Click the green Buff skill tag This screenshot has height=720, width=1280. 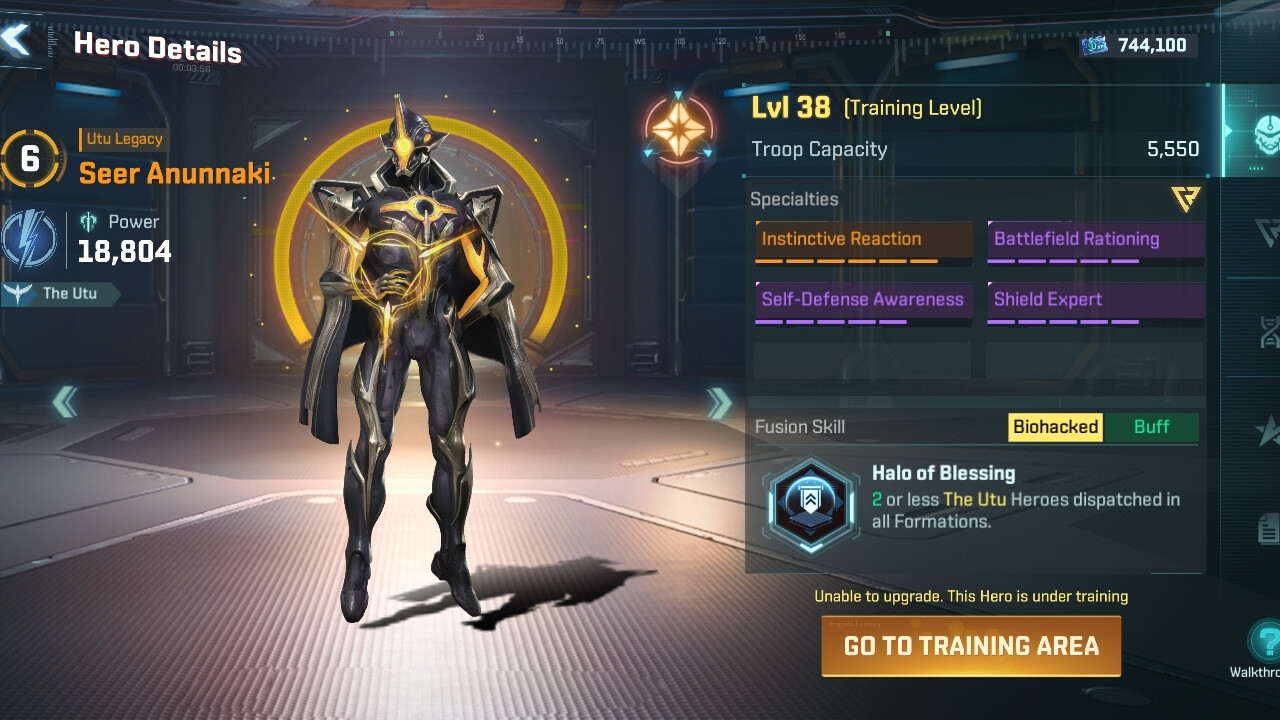point(1151,427)
